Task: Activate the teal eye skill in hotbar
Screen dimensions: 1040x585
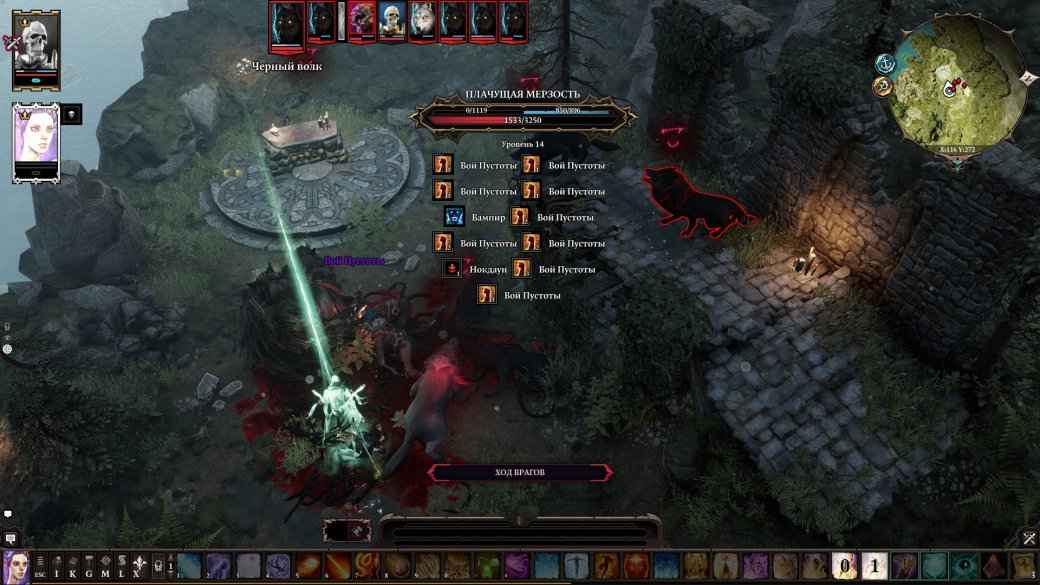Action: [x=965, y=567]
